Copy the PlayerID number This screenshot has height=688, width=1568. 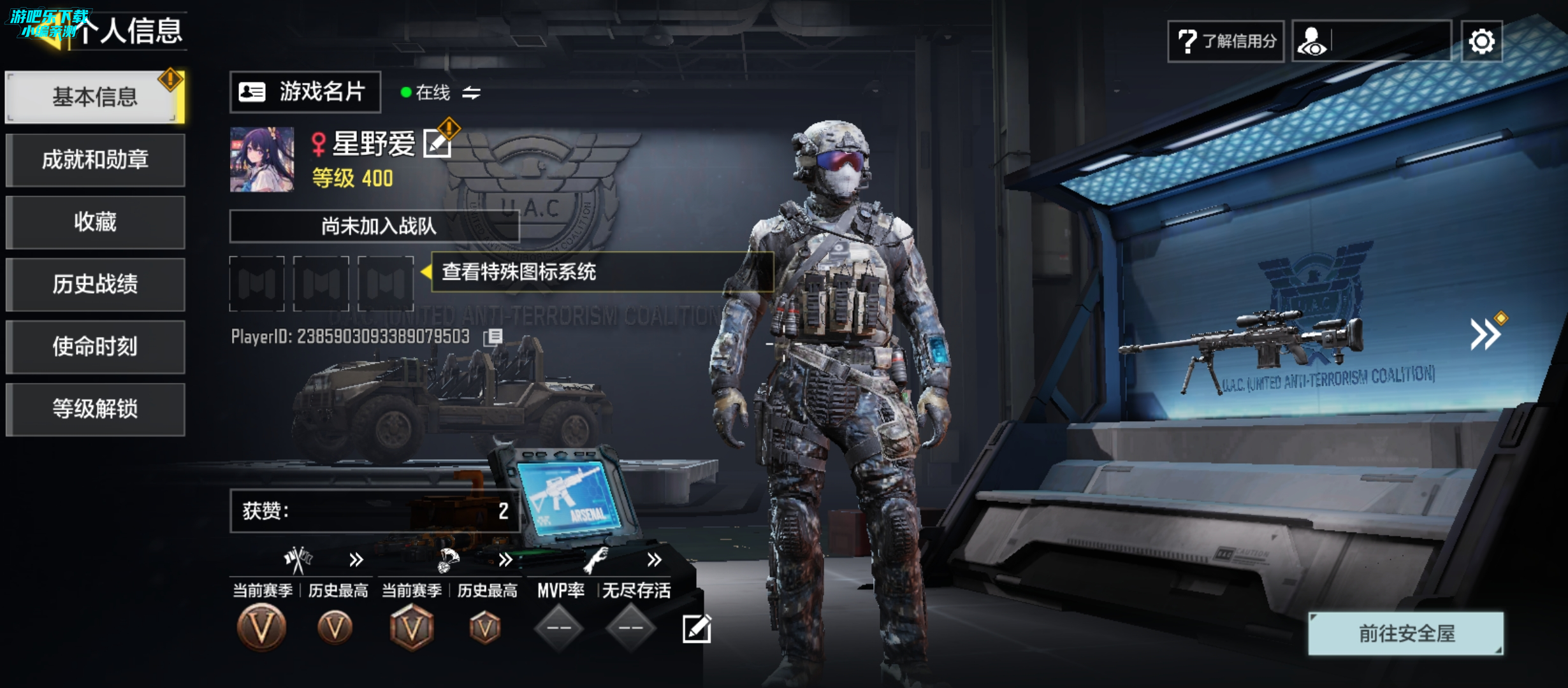point(493,336)
